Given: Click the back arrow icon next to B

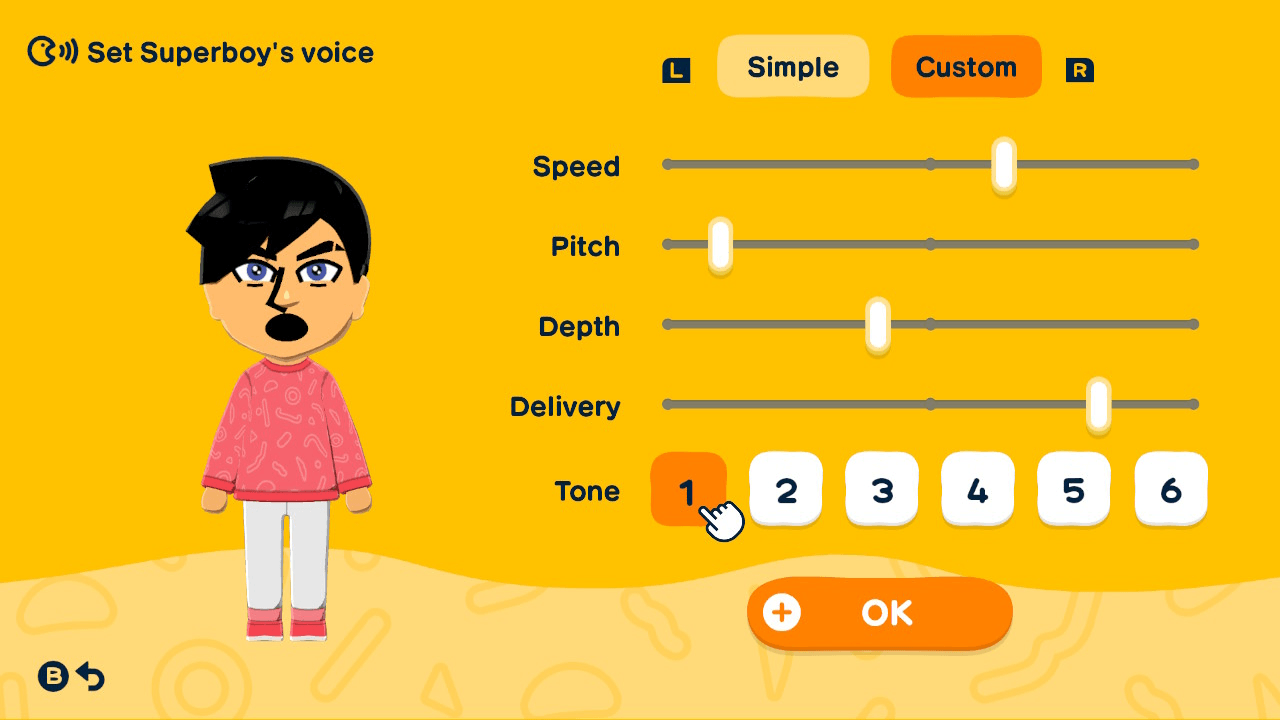Looking at the screenshot, I should 91,677.
